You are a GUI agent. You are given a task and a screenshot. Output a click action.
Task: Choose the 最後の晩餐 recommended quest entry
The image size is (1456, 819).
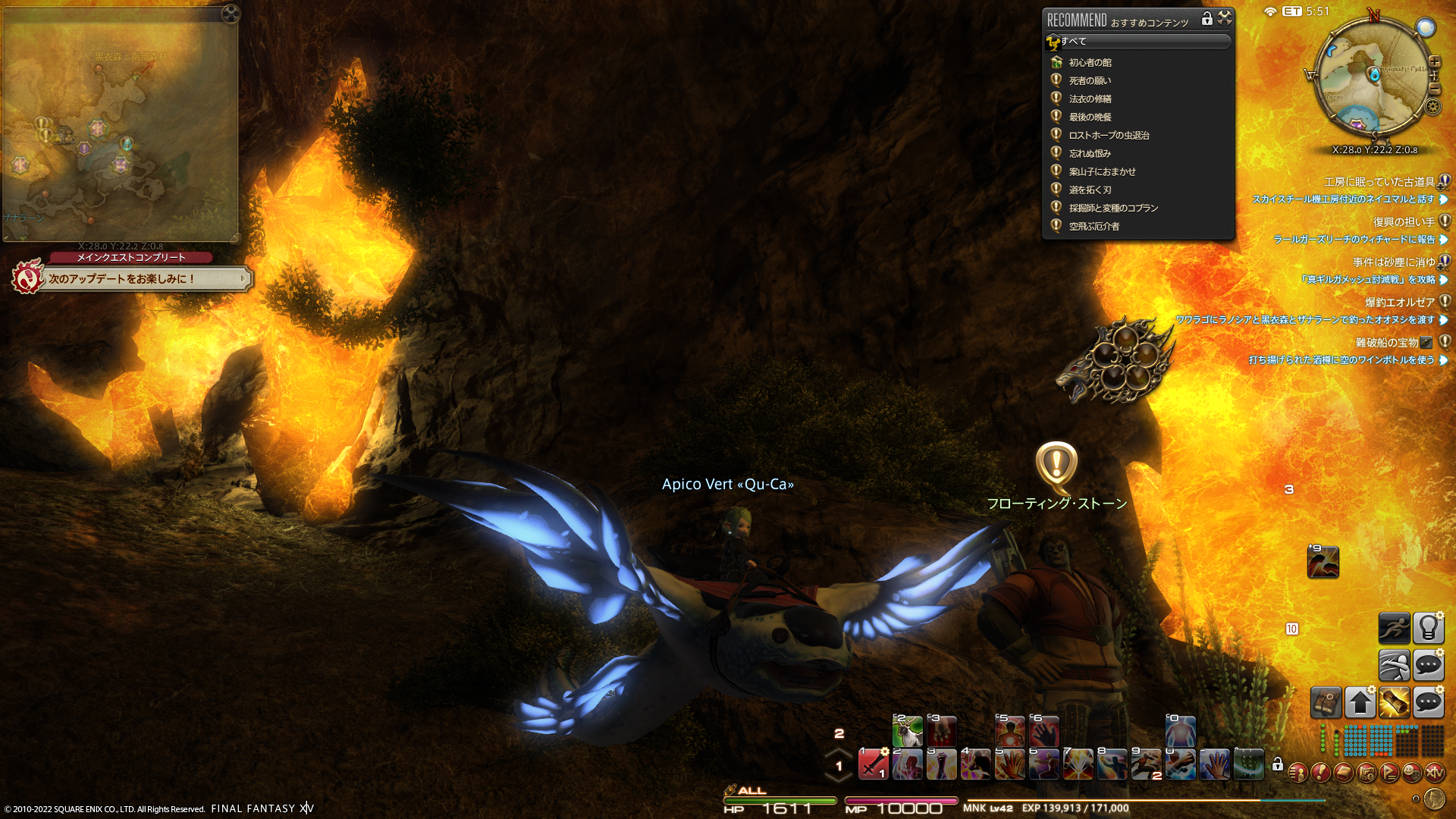pyautogui.click(x=1090, y=118)
